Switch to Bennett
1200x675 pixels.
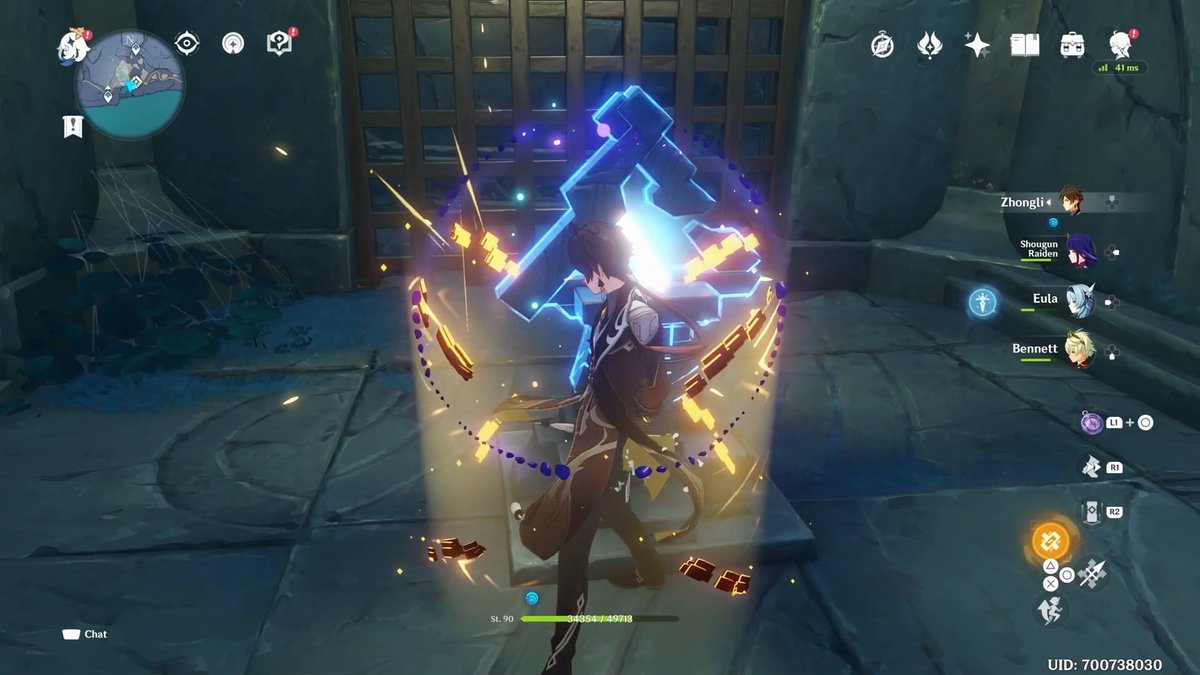pyautogui.click(x=1079, y=348)
